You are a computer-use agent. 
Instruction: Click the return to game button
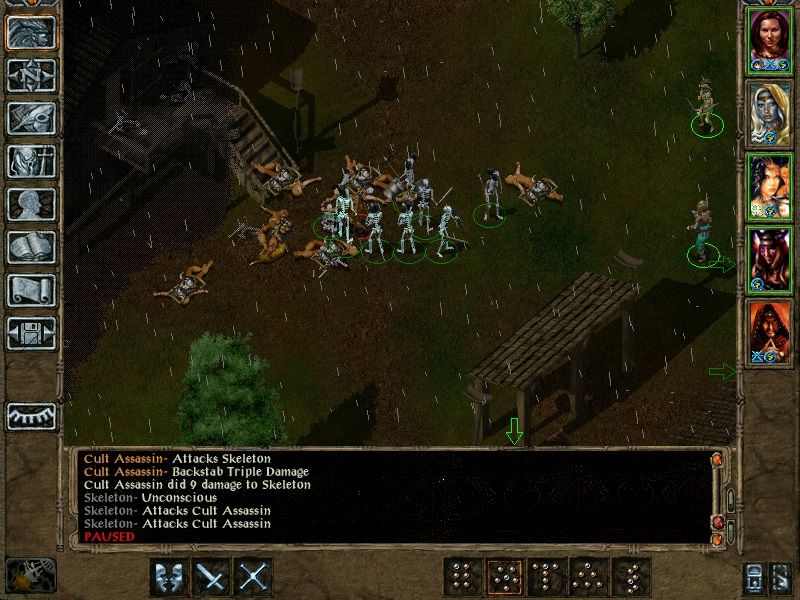(32, 31)
